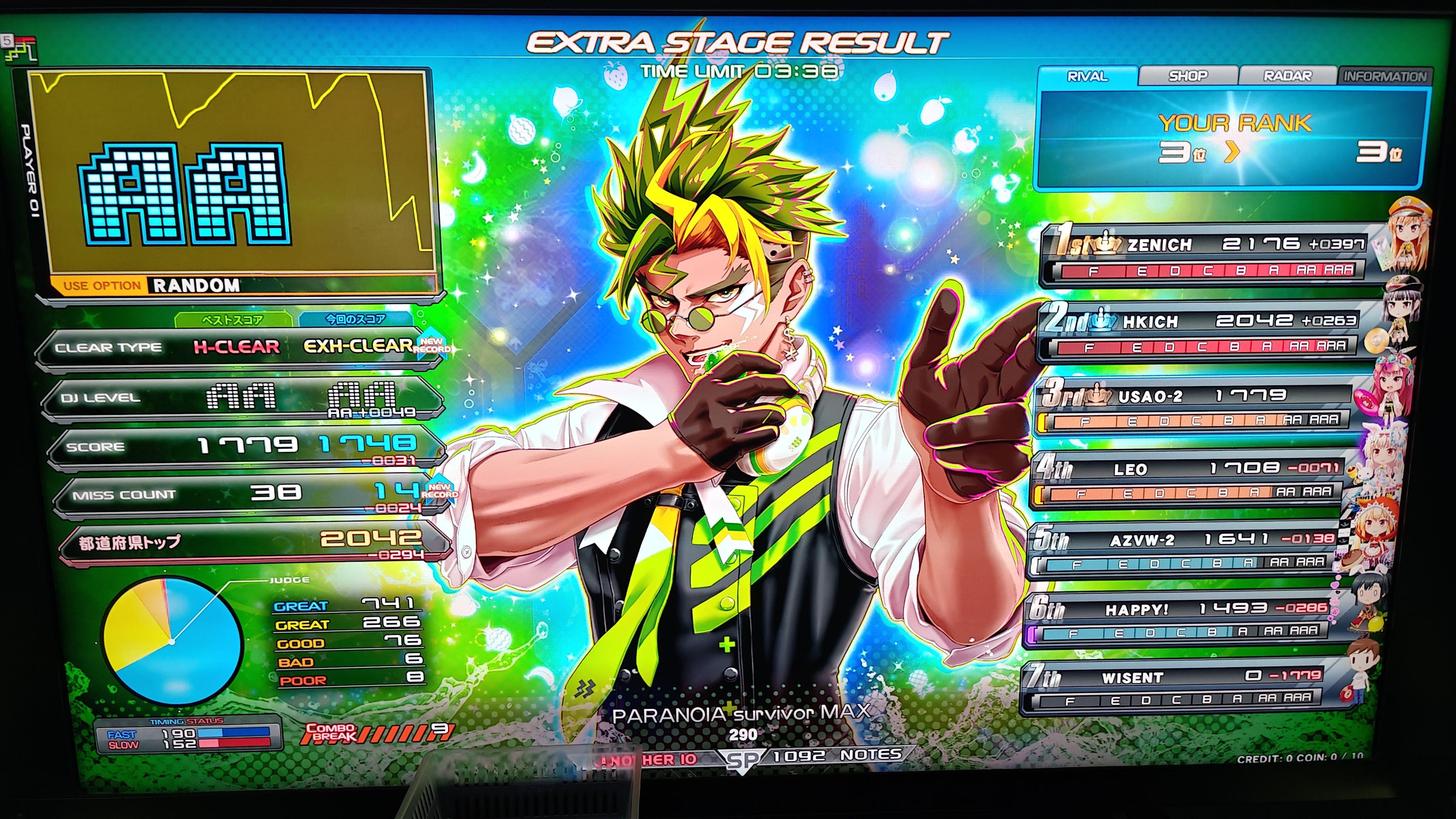
Task: Click the USAO-2 ranking row
Action: [x=1193, y=406]
